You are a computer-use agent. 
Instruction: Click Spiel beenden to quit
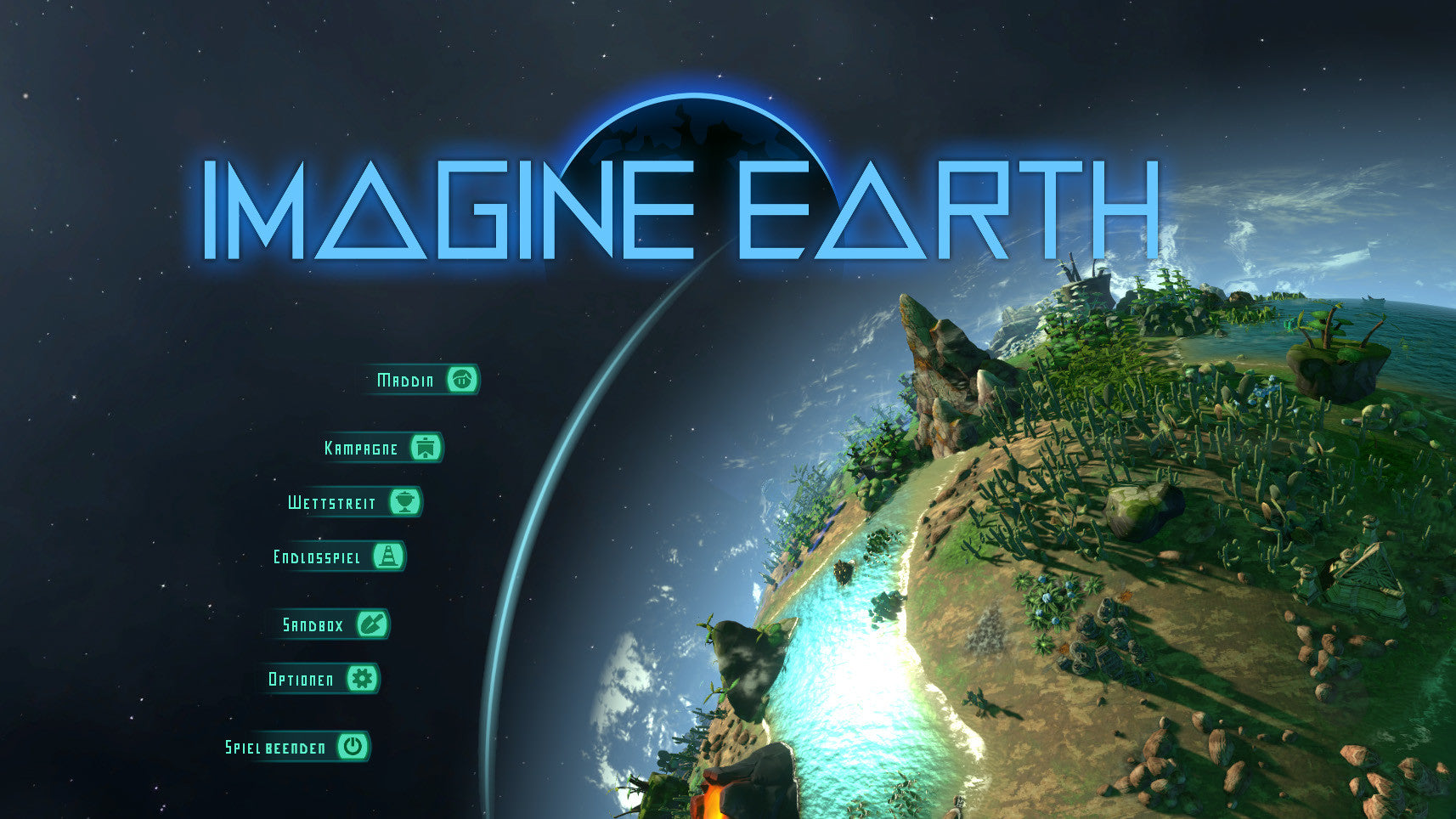point(296,747)
